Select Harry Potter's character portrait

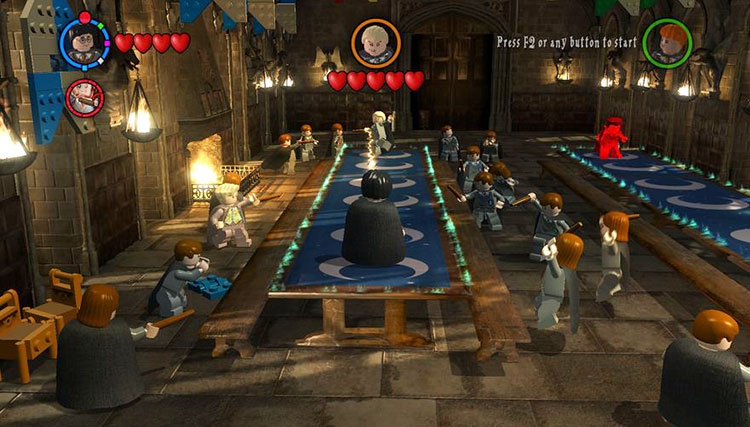[85, 43]
